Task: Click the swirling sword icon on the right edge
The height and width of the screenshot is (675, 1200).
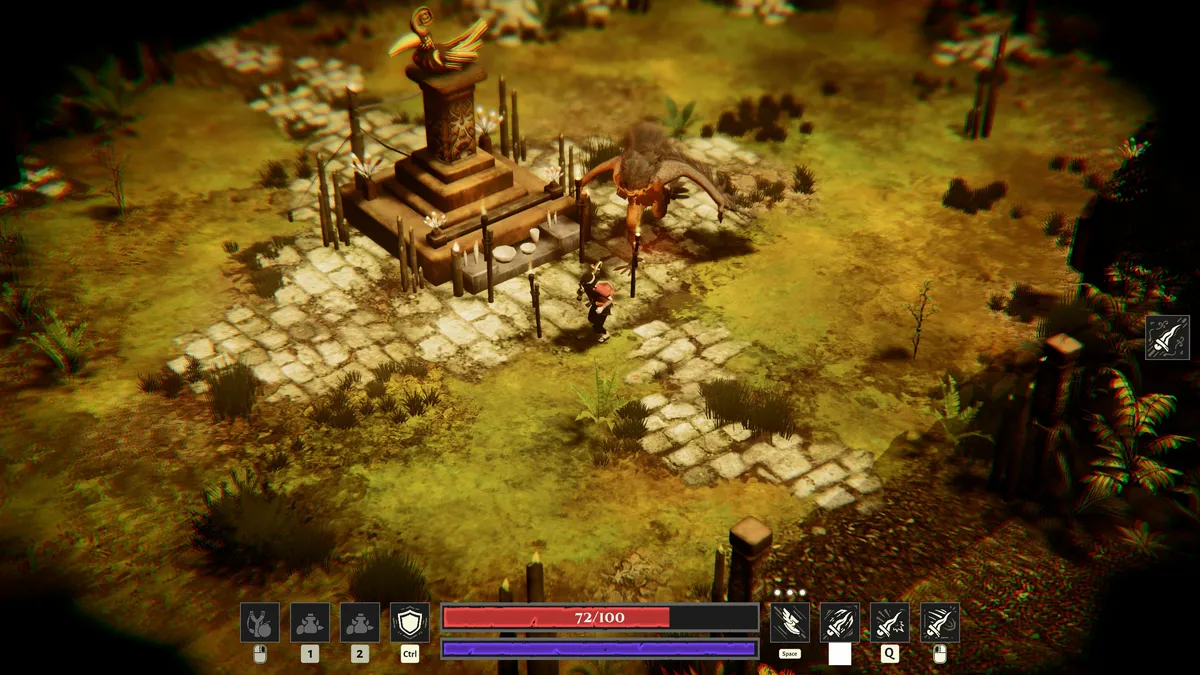Action: tap(1167, 338)
